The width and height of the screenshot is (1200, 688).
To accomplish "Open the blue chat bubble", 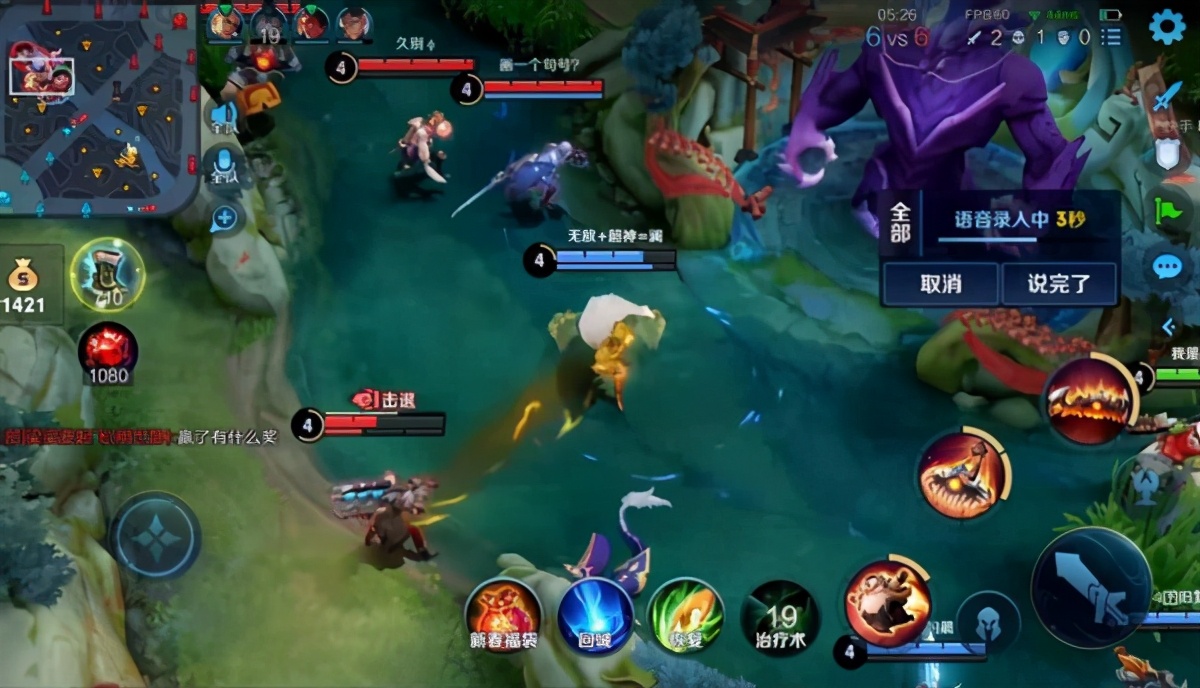I will pyautogui.click(x=1167, y=267).
